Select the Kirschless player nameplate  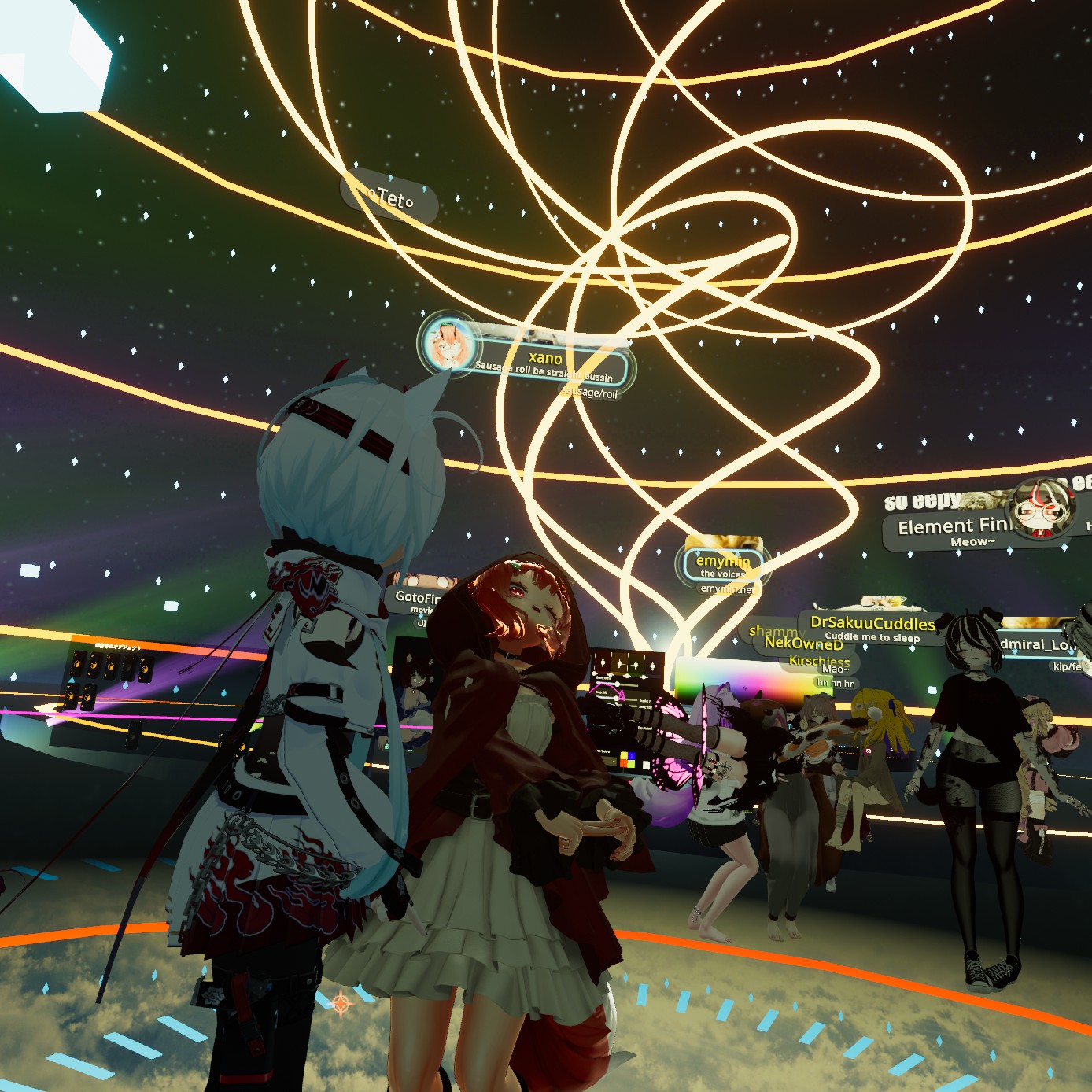[x=819, y=661]
